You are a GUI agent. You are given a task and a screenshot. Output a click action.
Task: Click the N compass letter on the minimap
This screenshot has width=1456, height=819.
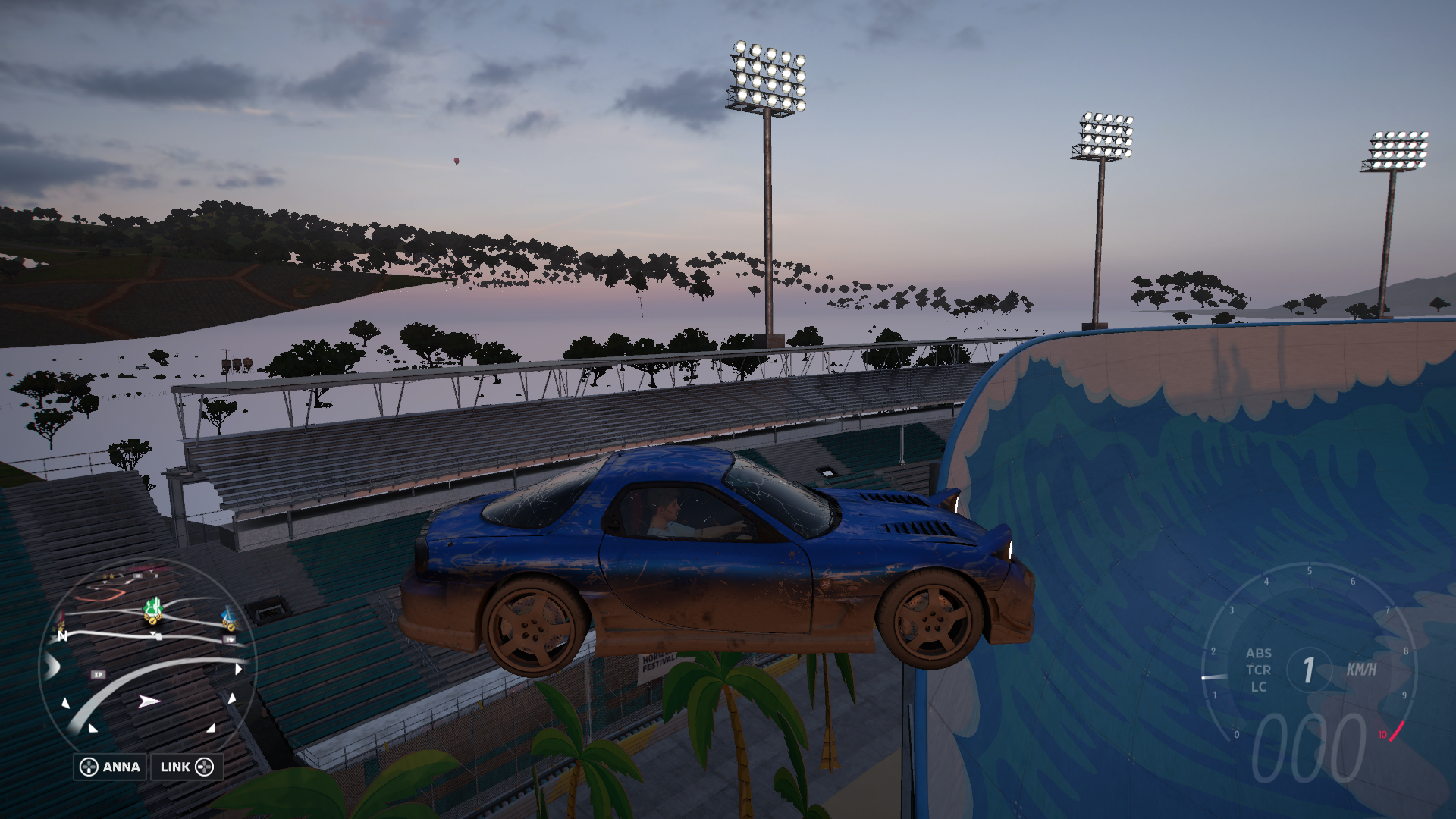(x=63, y=635)
